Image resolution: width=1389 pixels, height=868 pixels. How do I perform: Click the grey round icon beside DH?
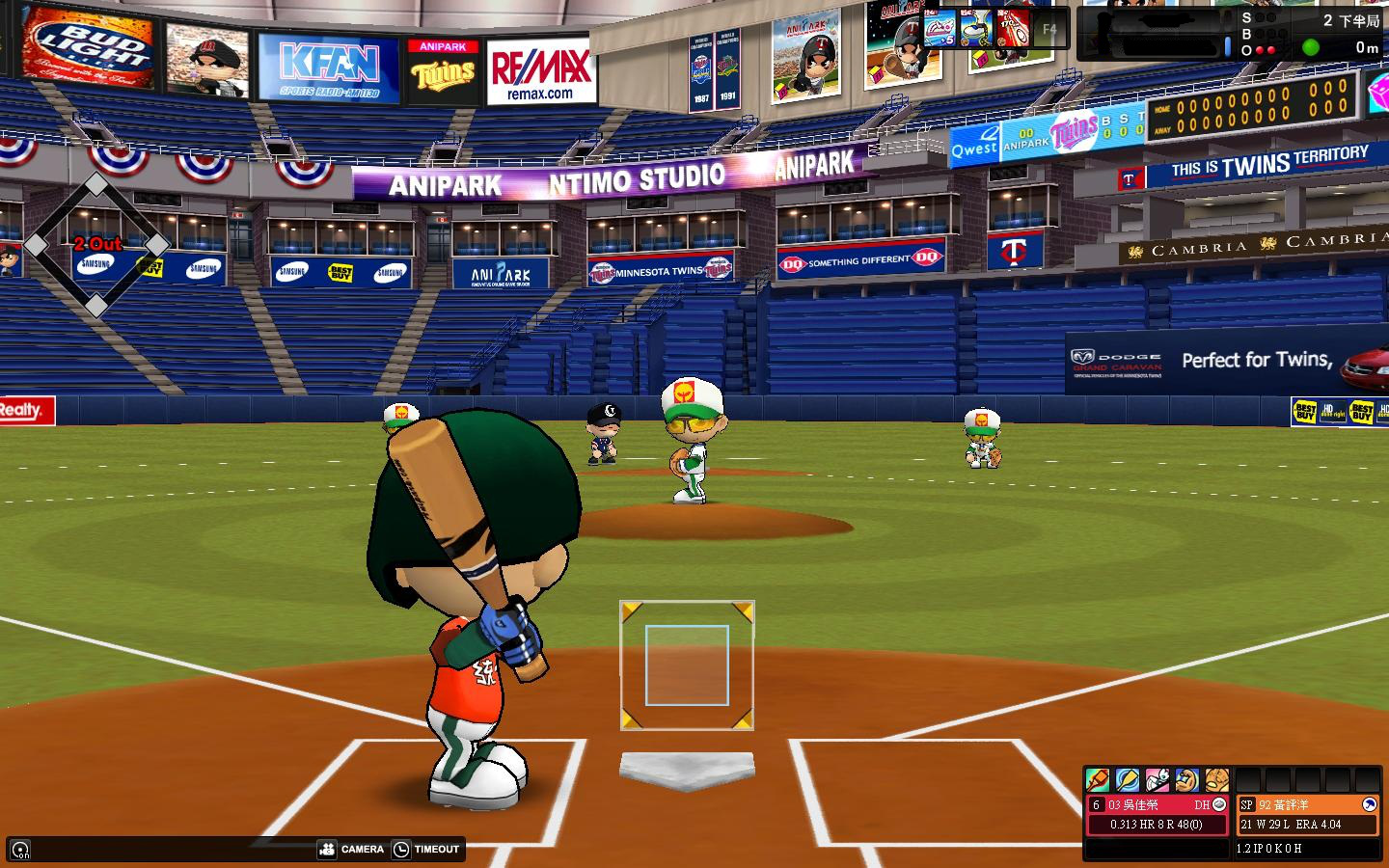1219,804
